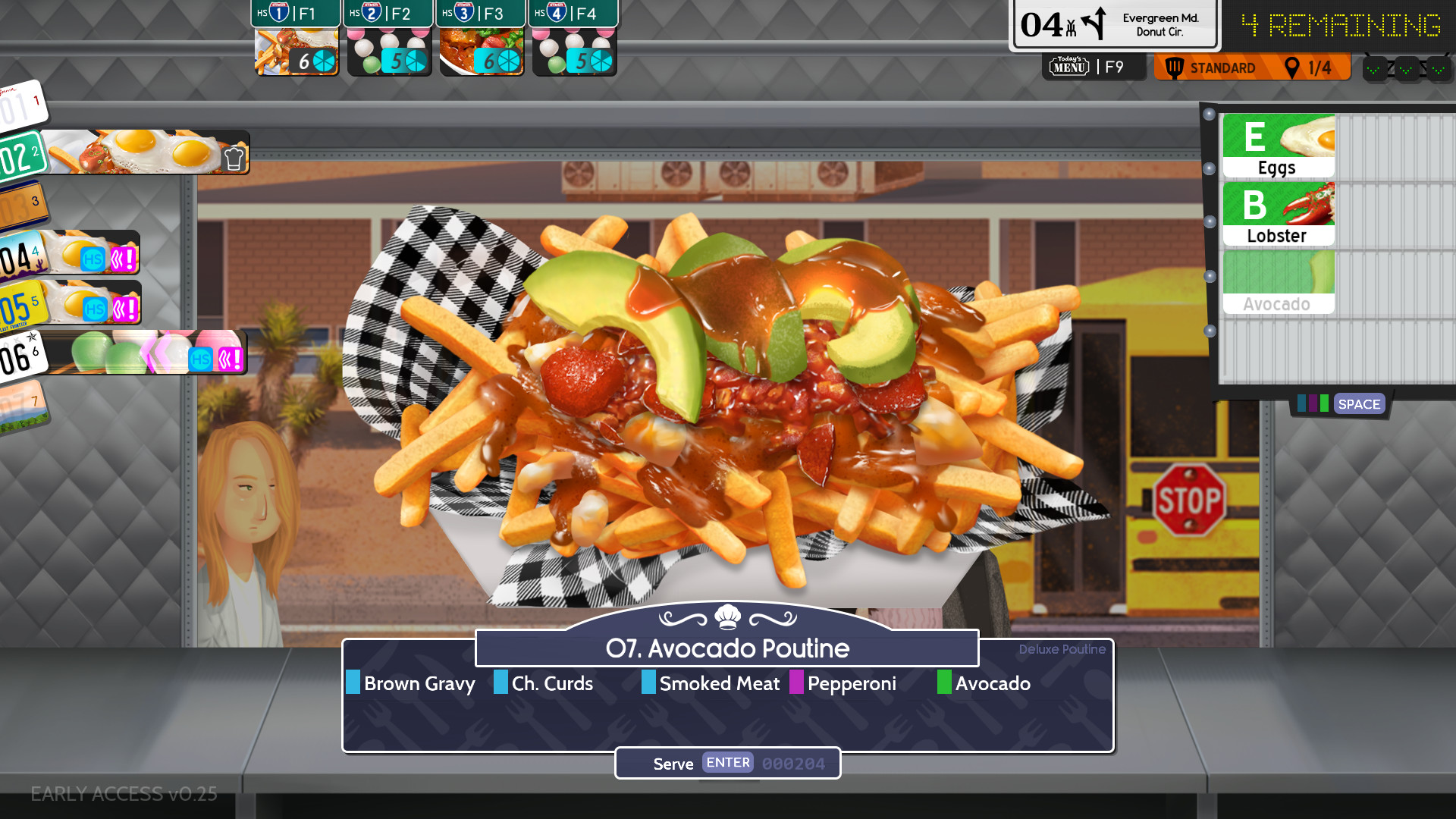The image size is (1456, 819).
Task: Select the Lobster ingredient icon labeled B
Action: pyautogui.click(x=1278, y=213)
